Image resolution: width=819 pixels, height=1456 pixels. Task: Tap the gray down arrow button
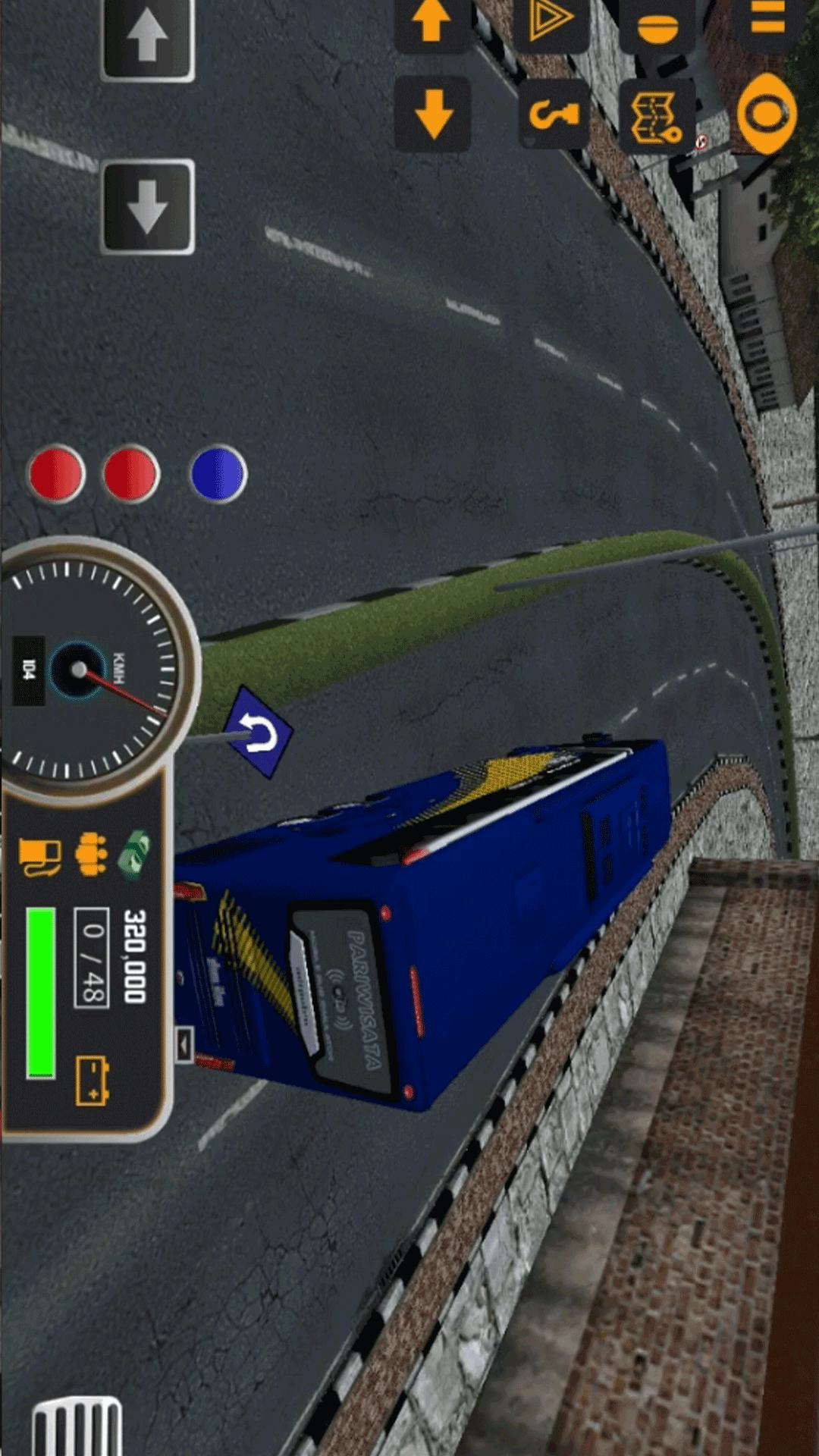pyautogui.click(x=147, y=206)
